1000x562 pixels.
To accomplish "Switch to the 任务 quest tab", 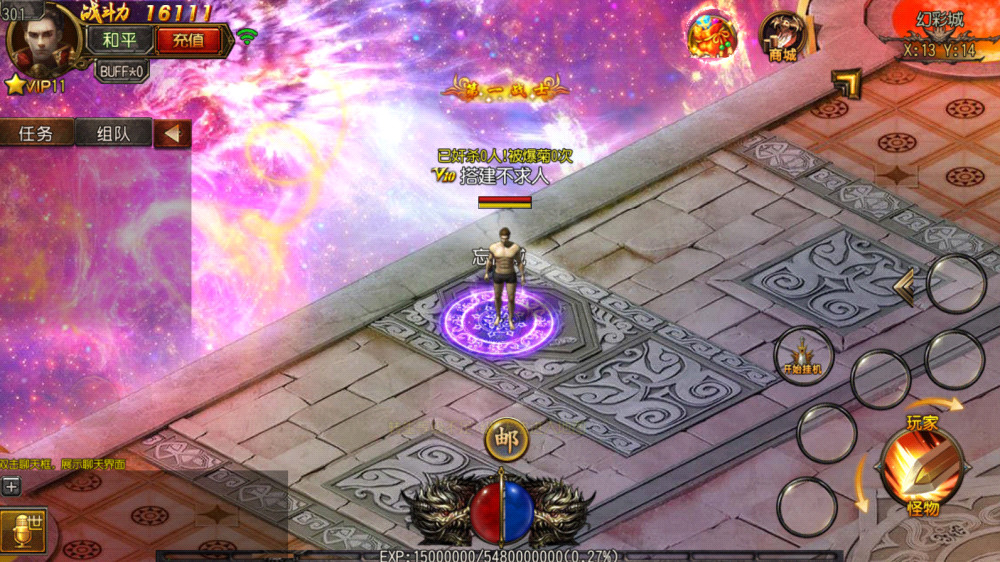I will click(37, 133).
